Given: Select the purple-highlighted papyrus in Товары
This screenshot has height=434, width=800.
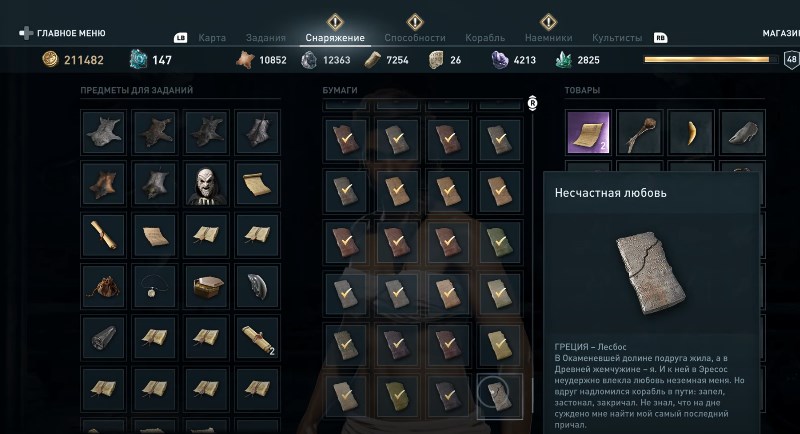Looking at the screenshot, I should point(588,132).
